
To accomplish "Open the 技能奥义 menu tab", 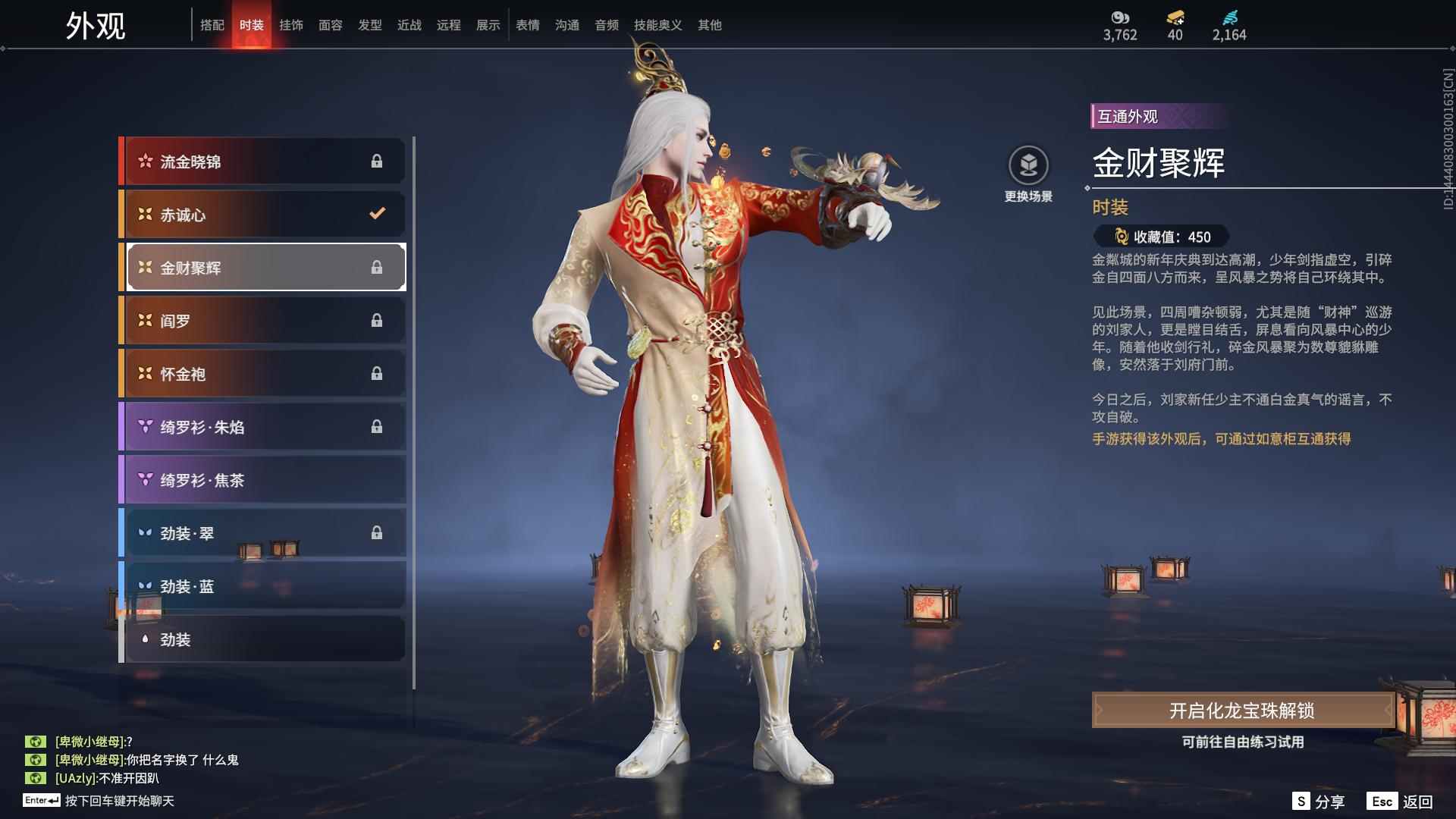I will click(657, 24).
